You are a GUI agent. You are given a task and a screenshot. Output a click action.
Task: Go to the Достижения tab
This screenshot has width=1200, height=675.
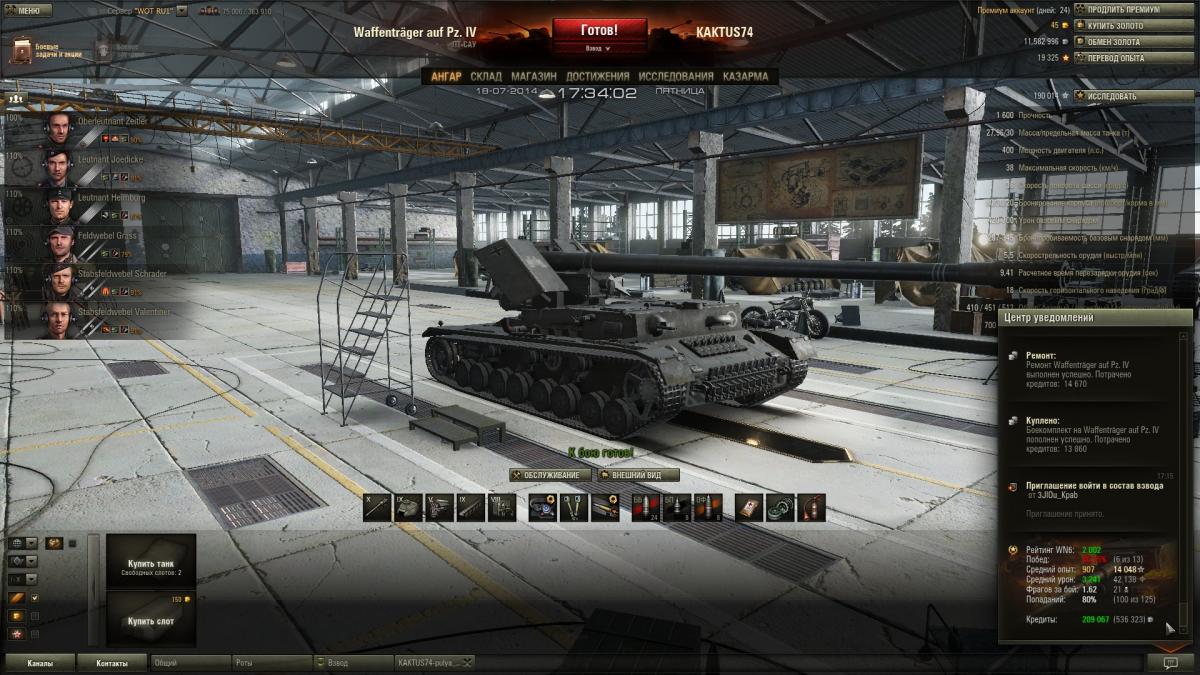coord(597,76)
